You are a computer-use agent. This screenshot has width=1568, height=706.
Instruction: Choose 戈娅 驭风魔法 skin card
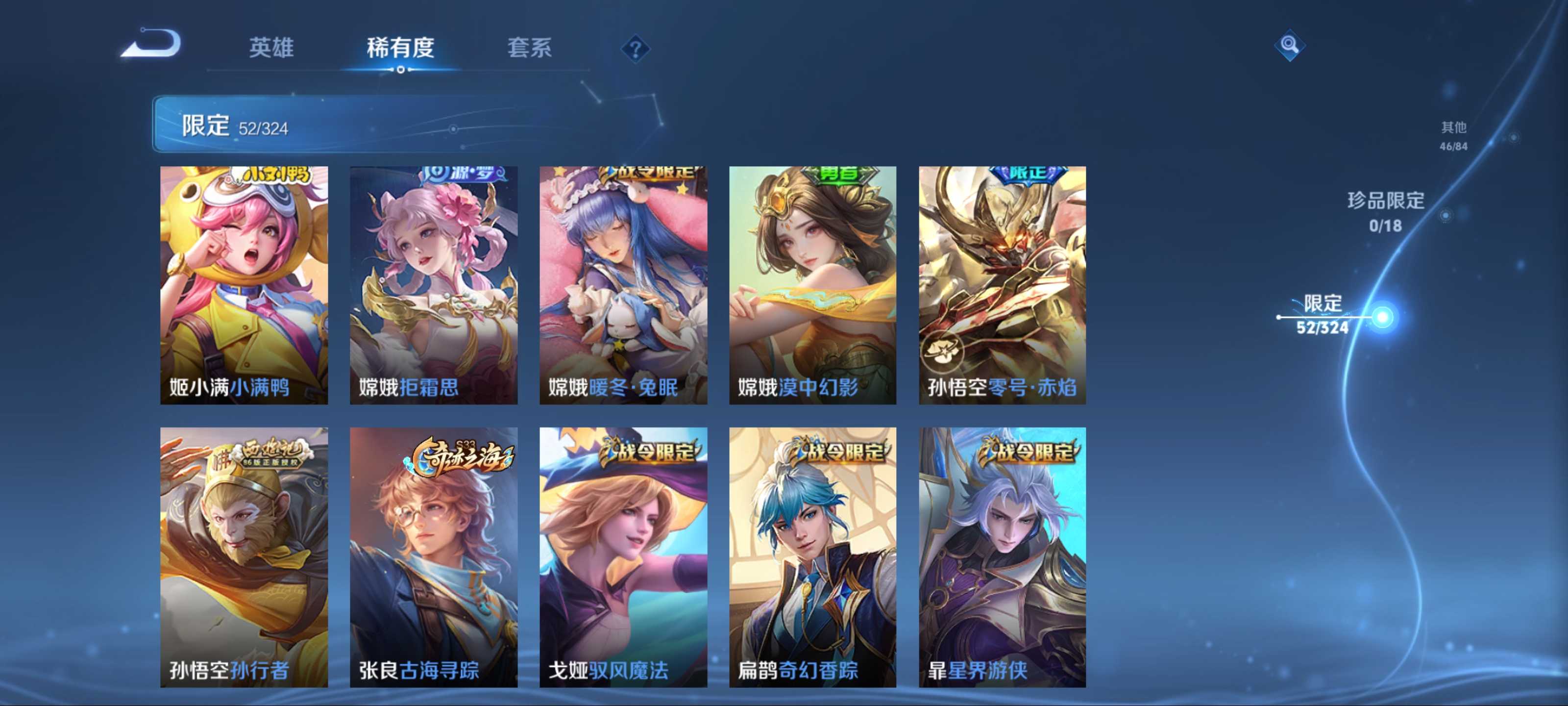point(623,557)
